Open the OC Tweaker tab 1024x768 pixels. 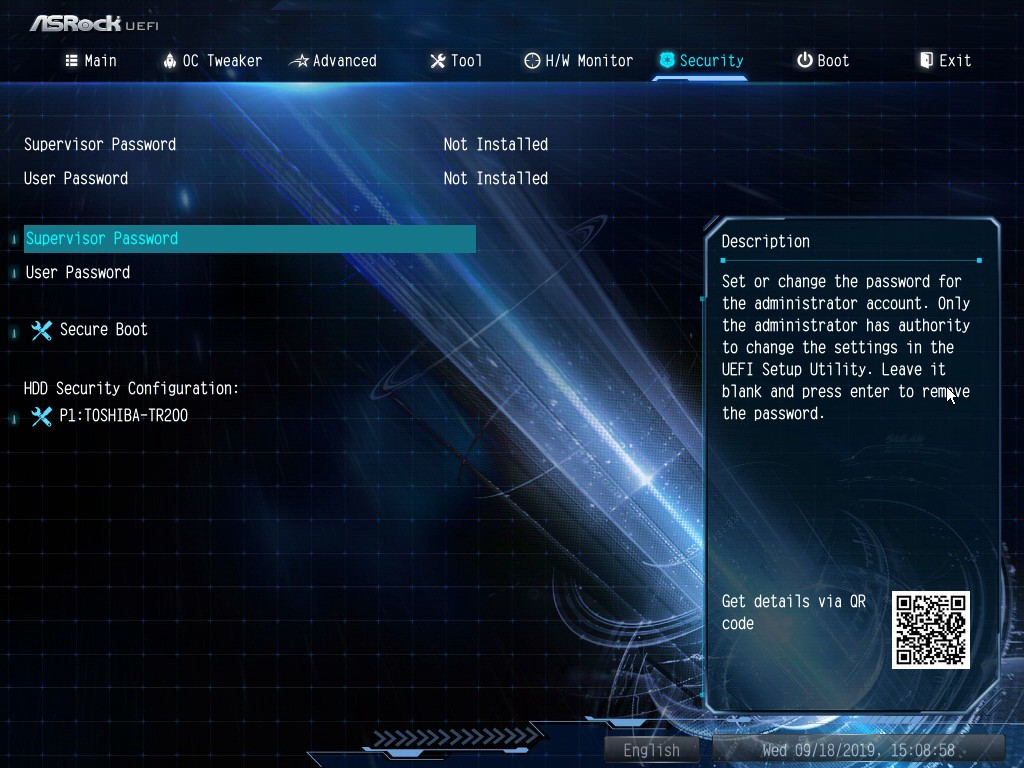coord(212,61)
